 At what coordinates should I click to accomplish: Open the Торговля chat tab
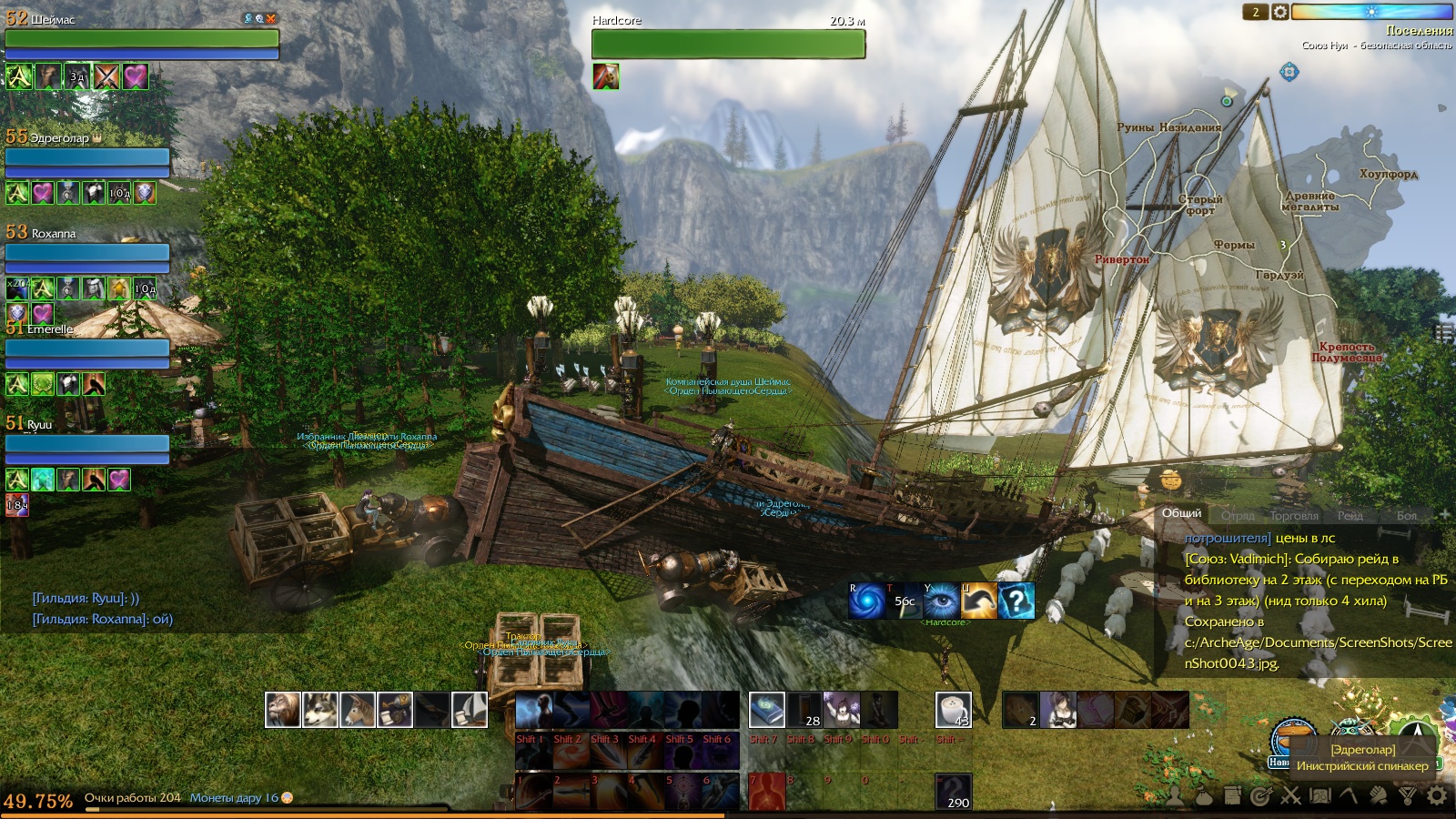[1293, 515]
